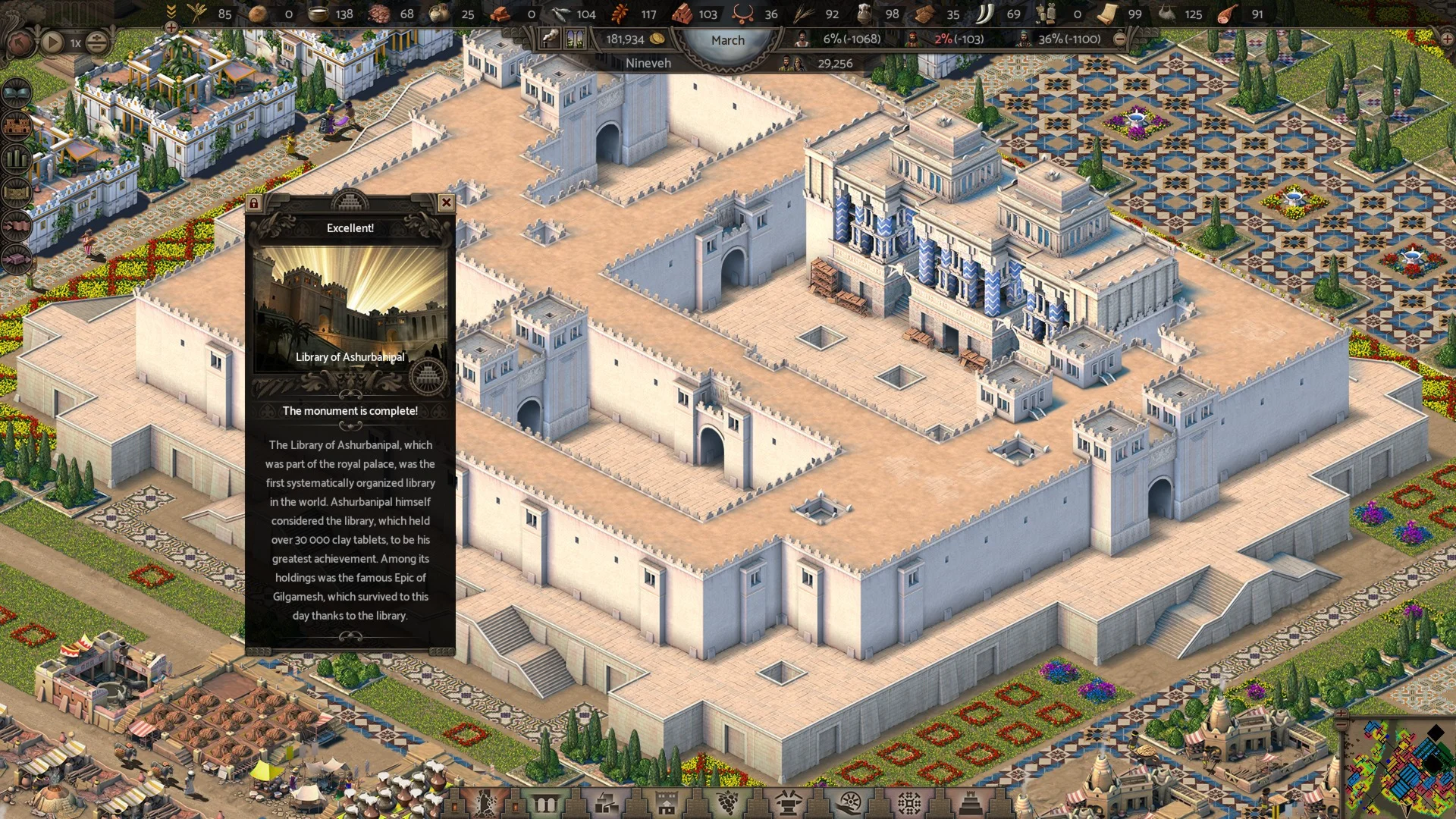Open the anvil and hammers build category

point(788,802)
